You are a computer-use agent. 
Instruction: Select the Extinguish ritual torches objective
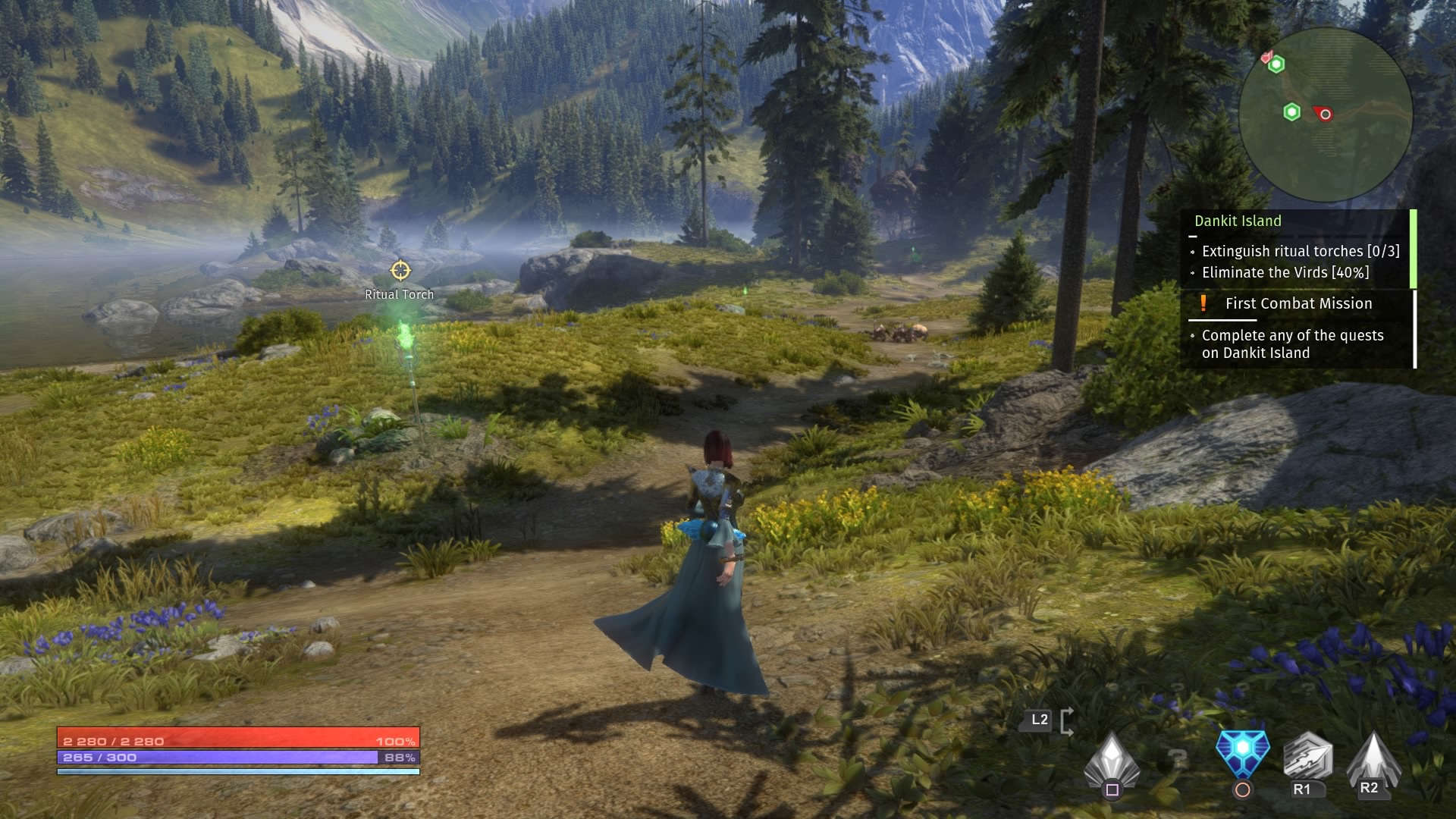pyautogui.click(x=1300, y=251)
